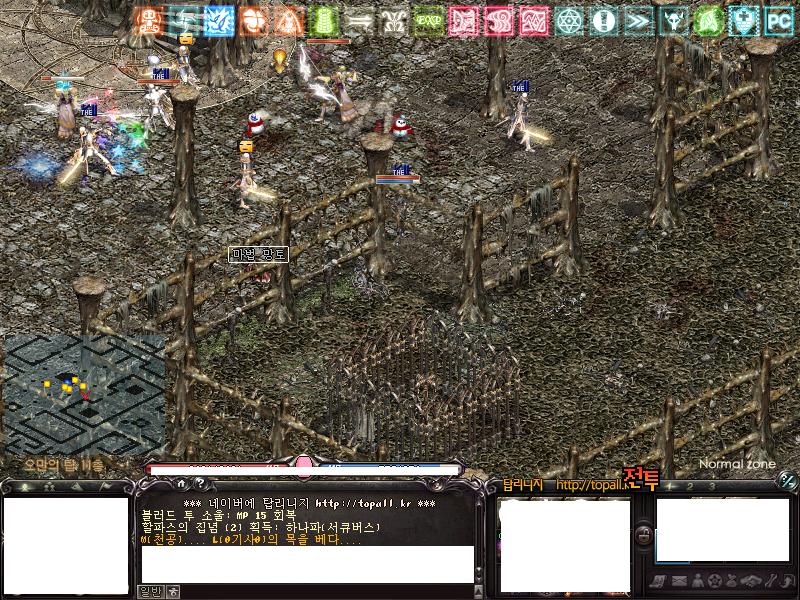Switch to hotbar page 2
The height and width of the screenshot is (600, 800).
click(690, 486)
